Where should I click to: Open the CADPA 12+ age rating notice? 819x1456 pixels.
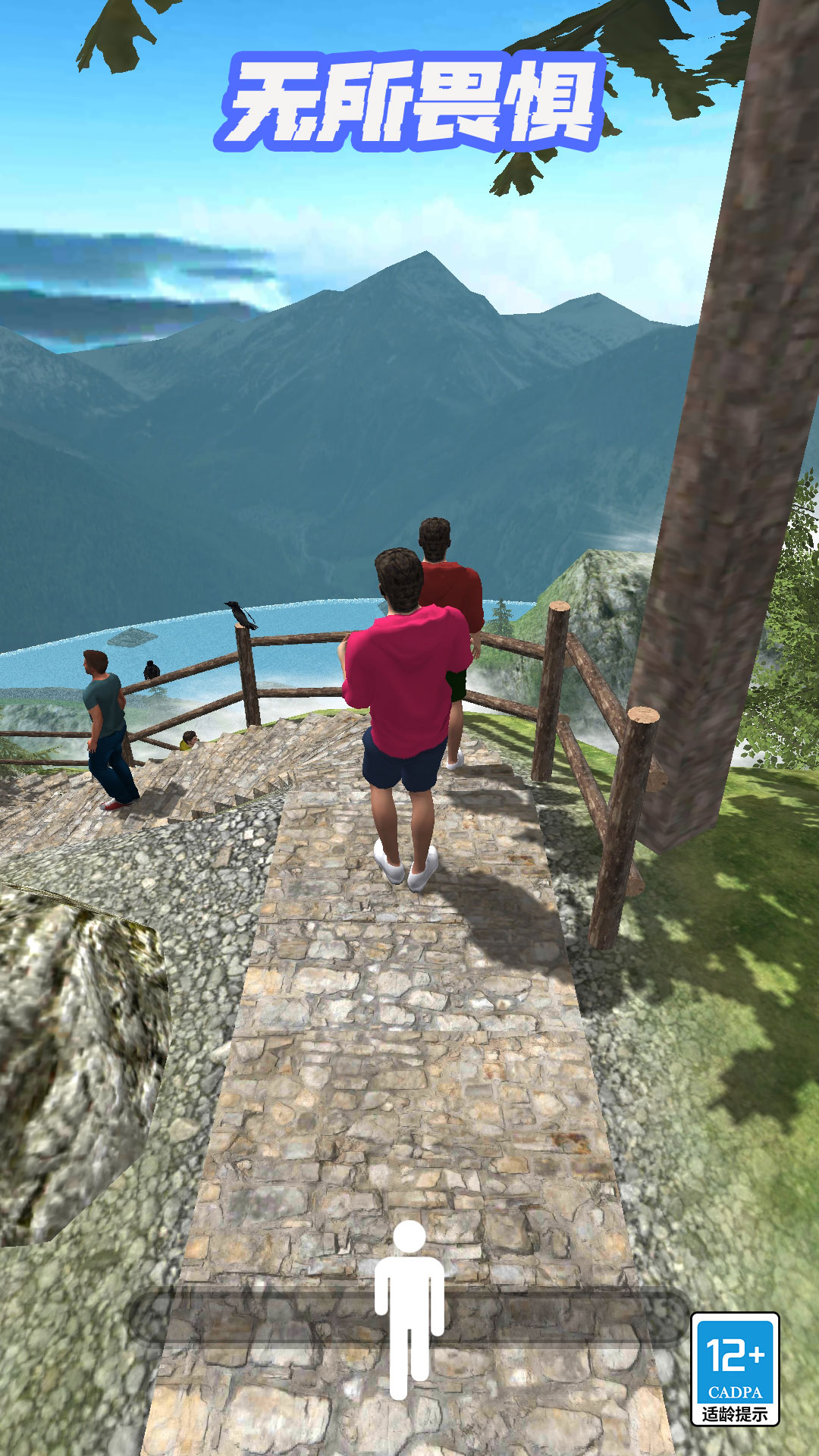tap(734, 1369)
